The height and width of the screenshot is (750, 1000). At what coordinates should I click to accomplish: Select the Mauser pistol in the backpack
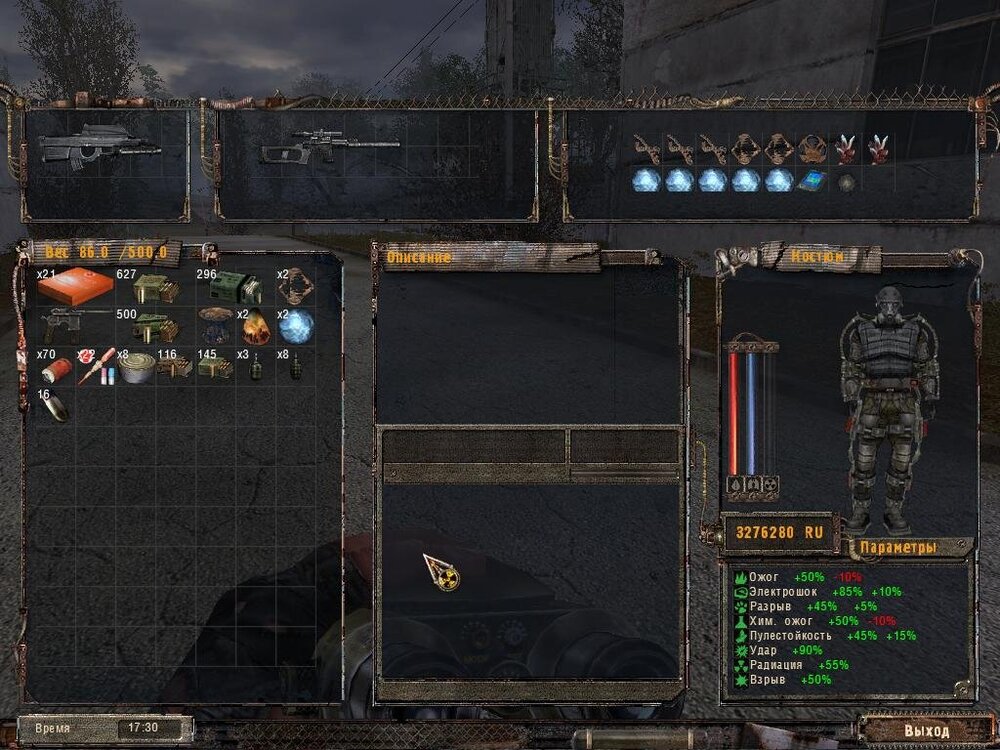pyautogui.click(x=76, y=326)
